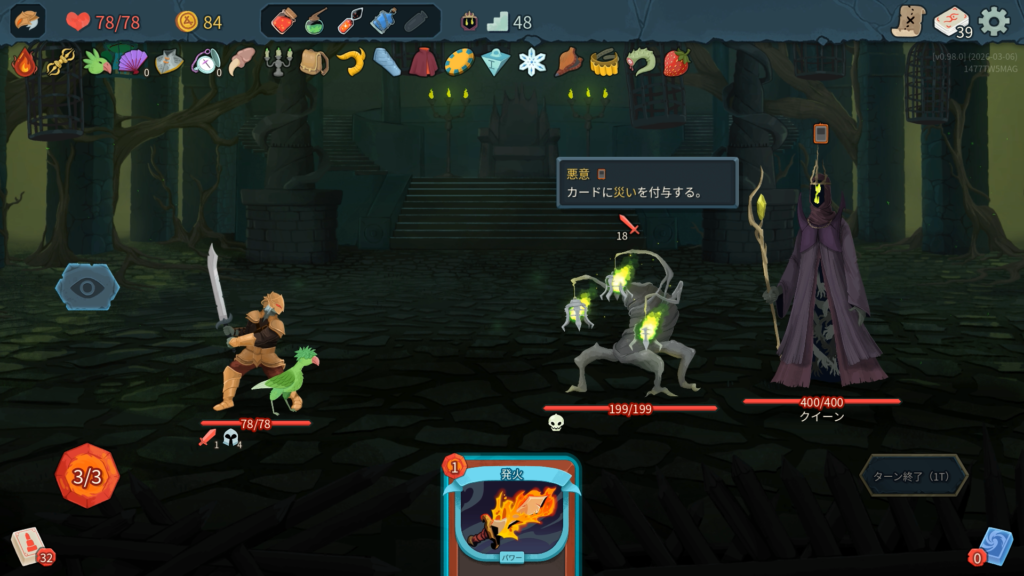
Task: Inspect the strawberry relic
Action: (x=677, y=63)
